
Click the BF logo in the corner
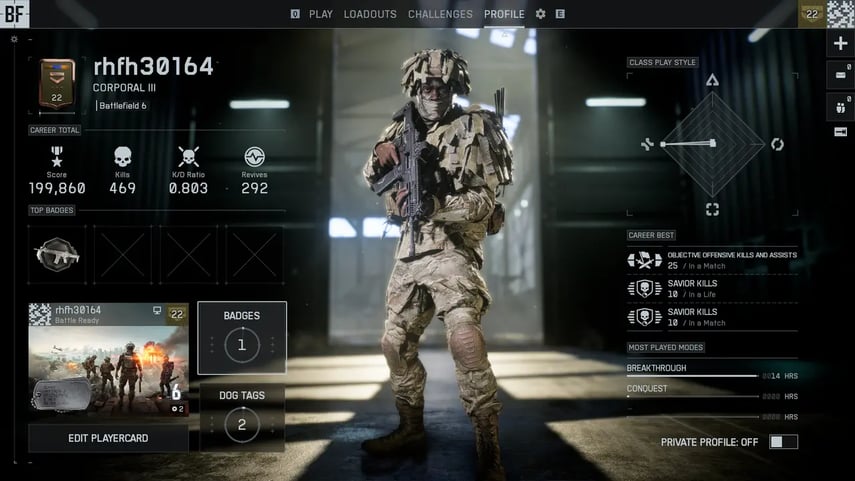pos(16,14)
